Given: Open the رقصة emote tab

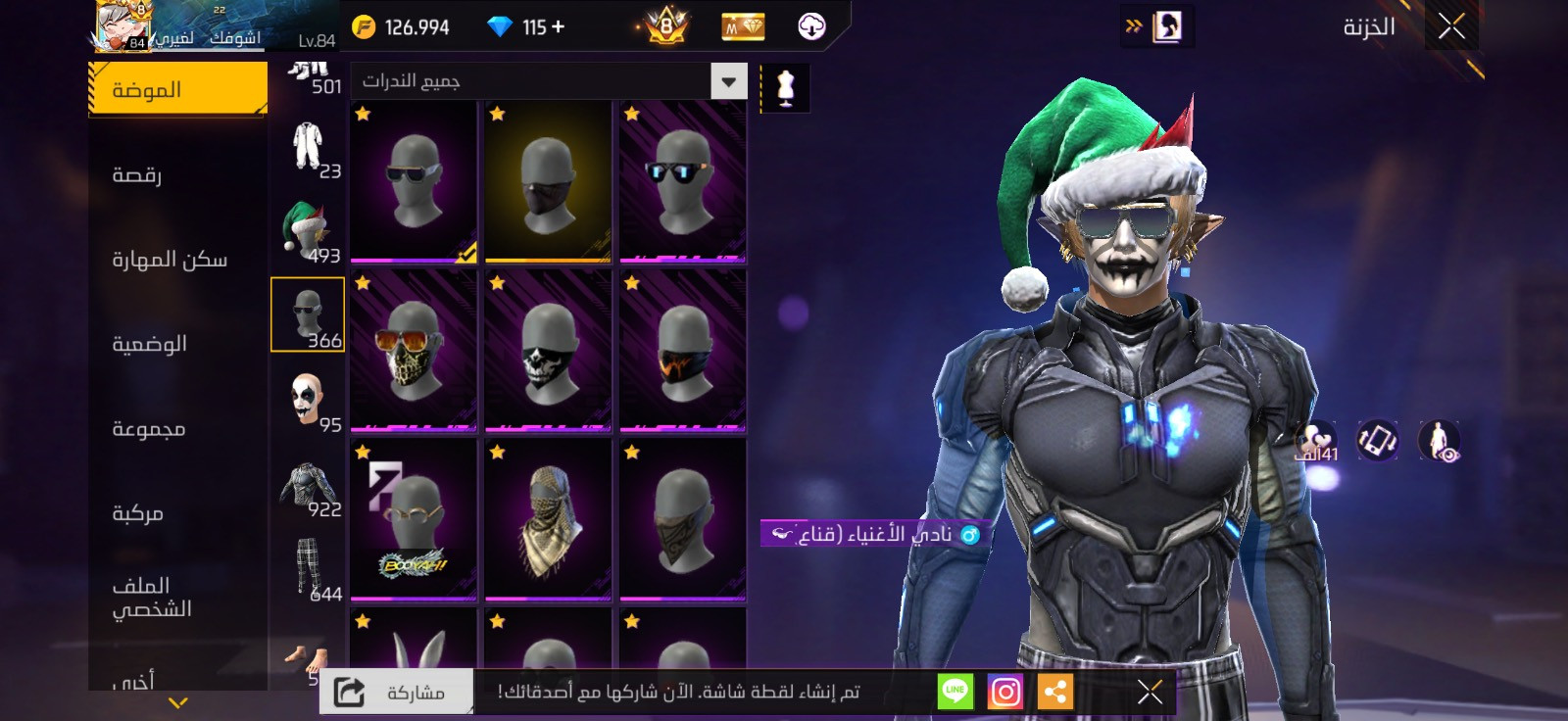Looking at the screenshot, I should tap(137, 175).
